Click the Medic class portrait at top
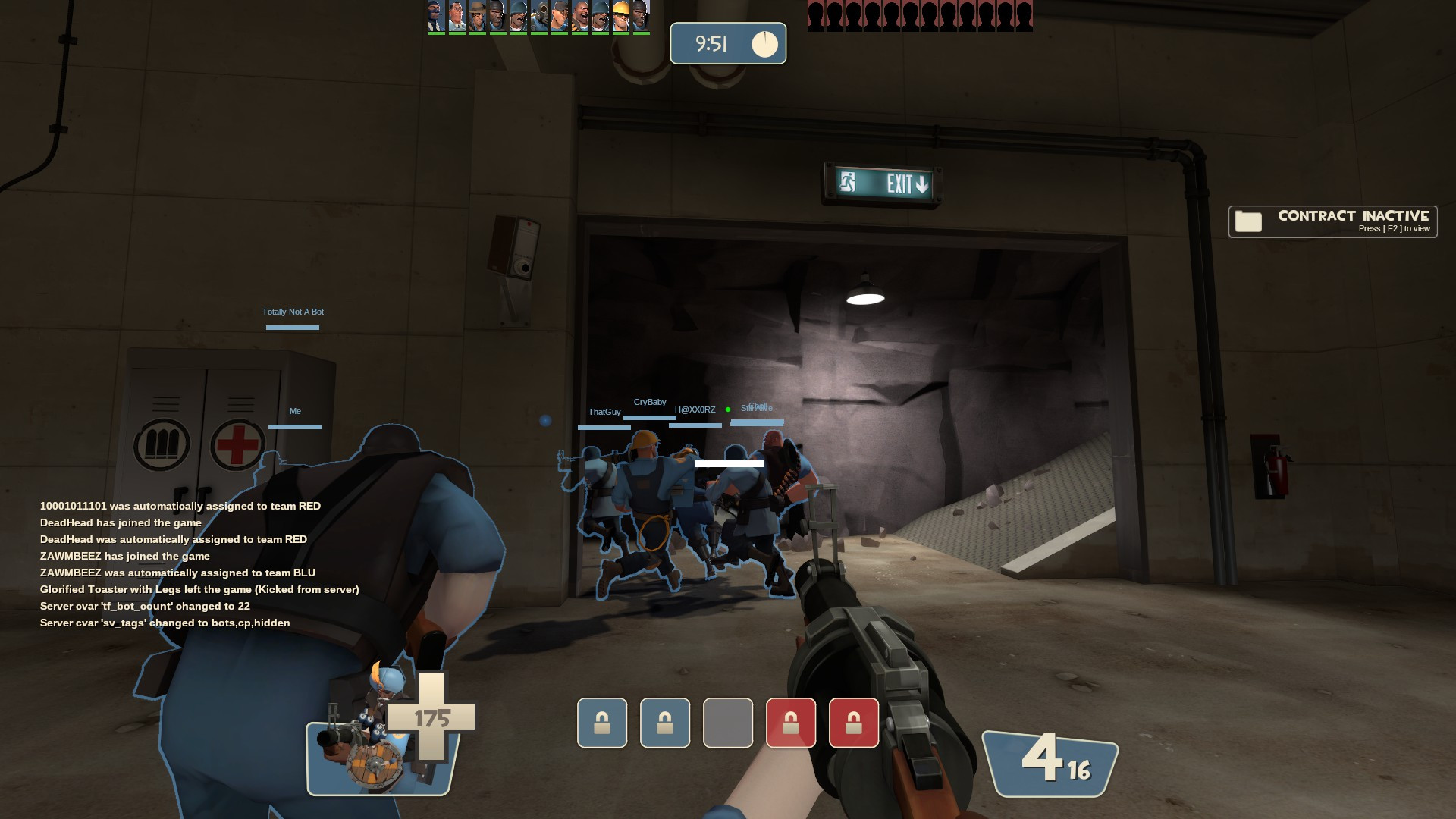1456x819 pixels. (x=457, y=17)
